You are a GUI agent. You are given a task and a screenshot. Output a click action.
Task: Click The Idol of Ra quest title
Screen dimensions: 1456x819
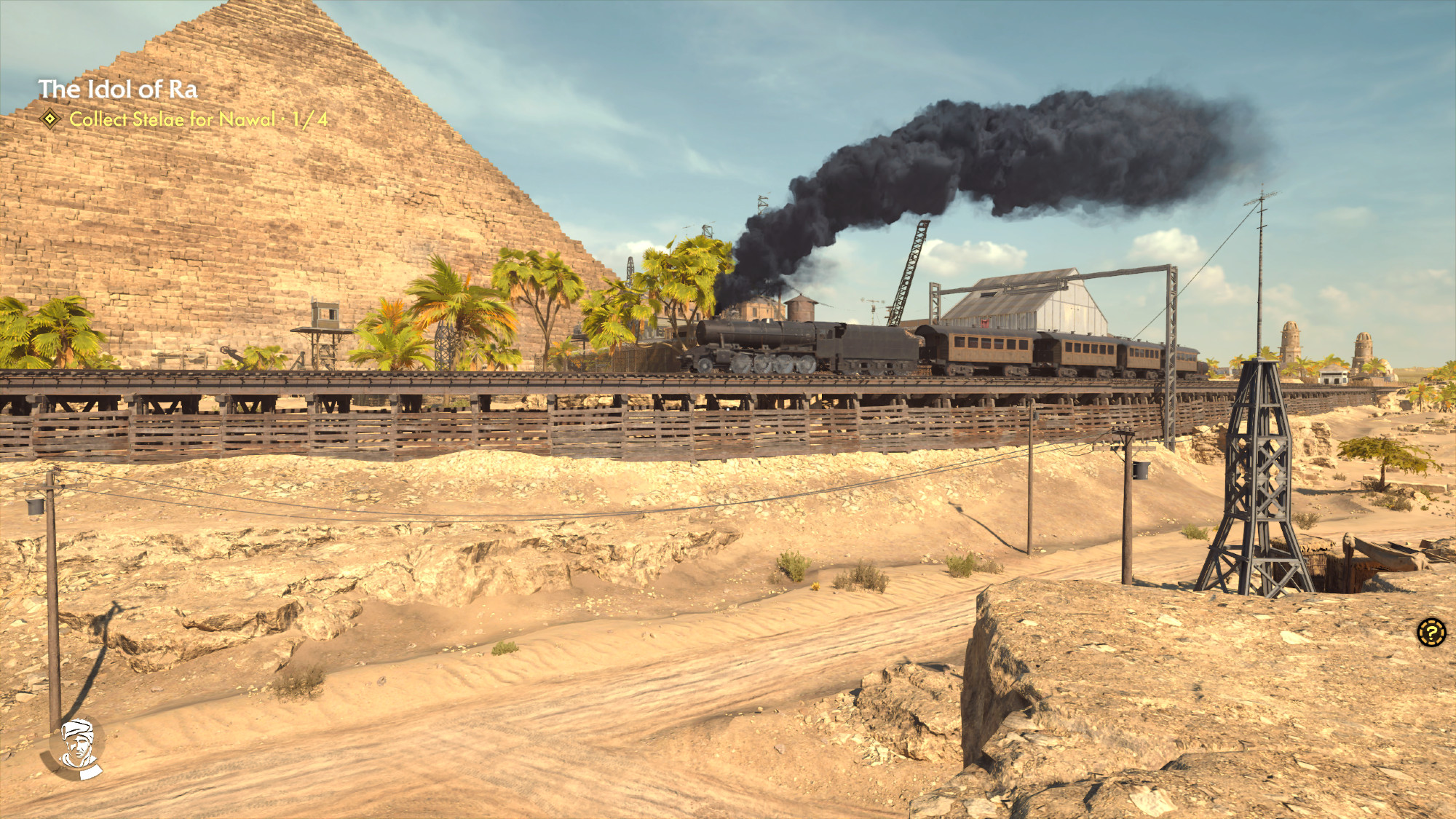[x=118, y=90]
